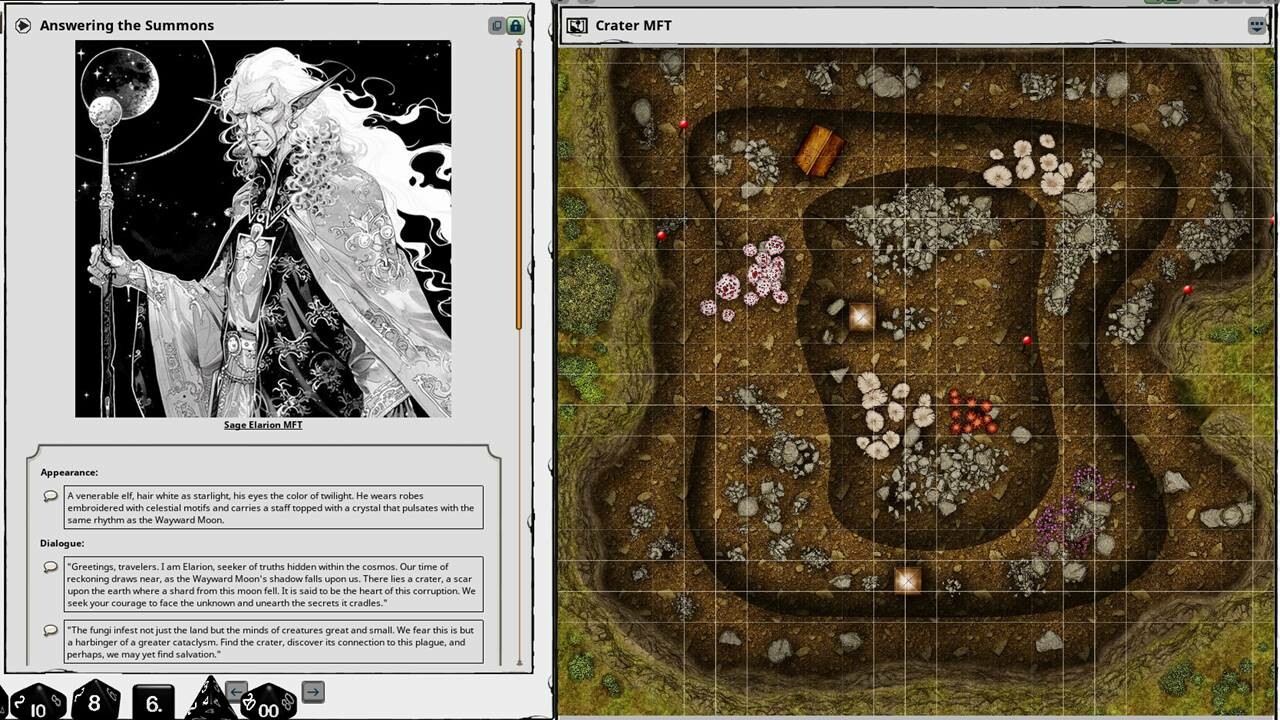Open the Sage Elarion MFT link

tap(264, 425)
